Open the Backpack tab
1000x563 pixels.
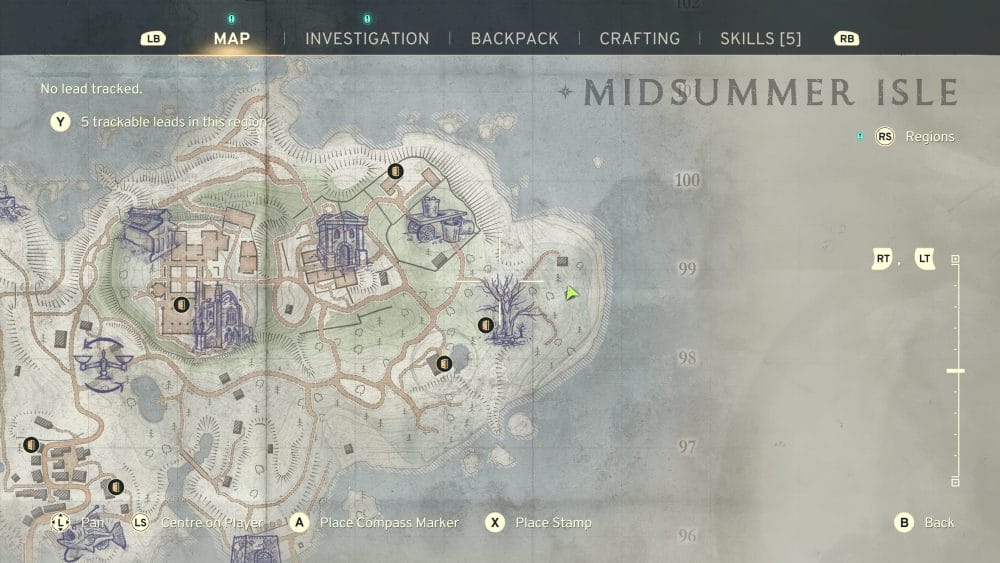514,39
